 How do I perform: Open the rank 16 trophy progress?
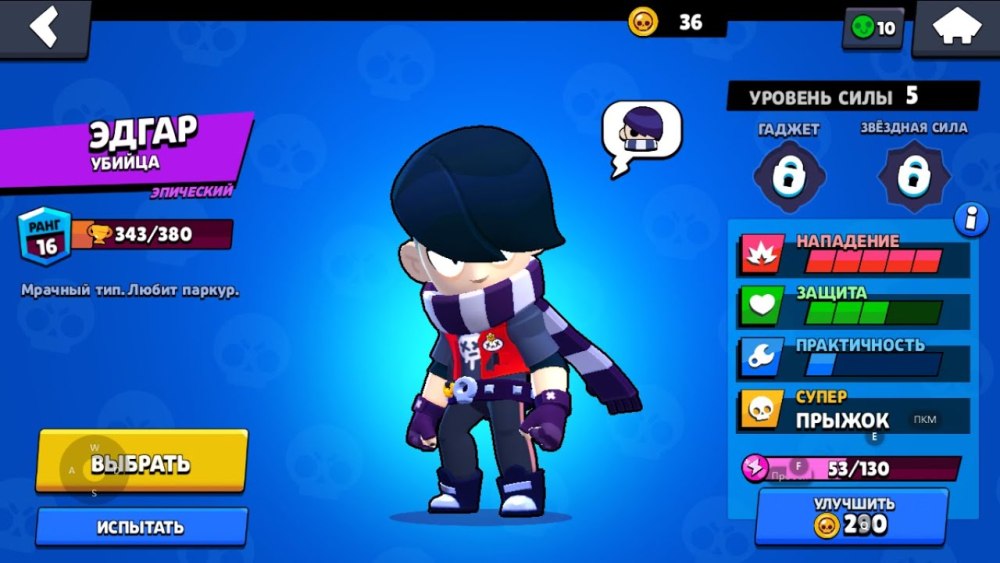click(126, 235)
